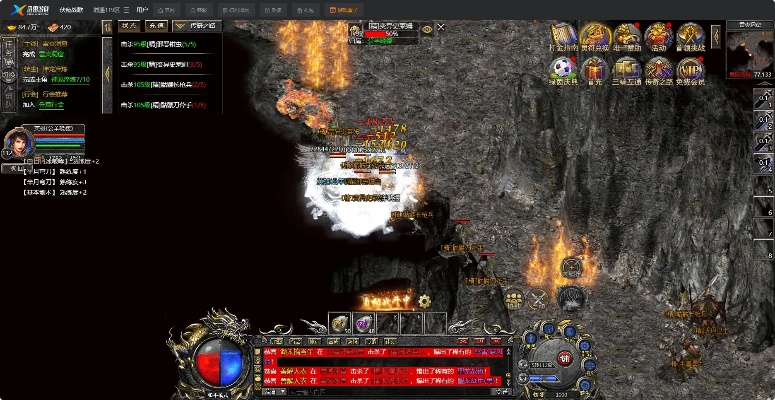775x400 pixels.
Task: Open the group/team people icon
Action: [514, 297]
